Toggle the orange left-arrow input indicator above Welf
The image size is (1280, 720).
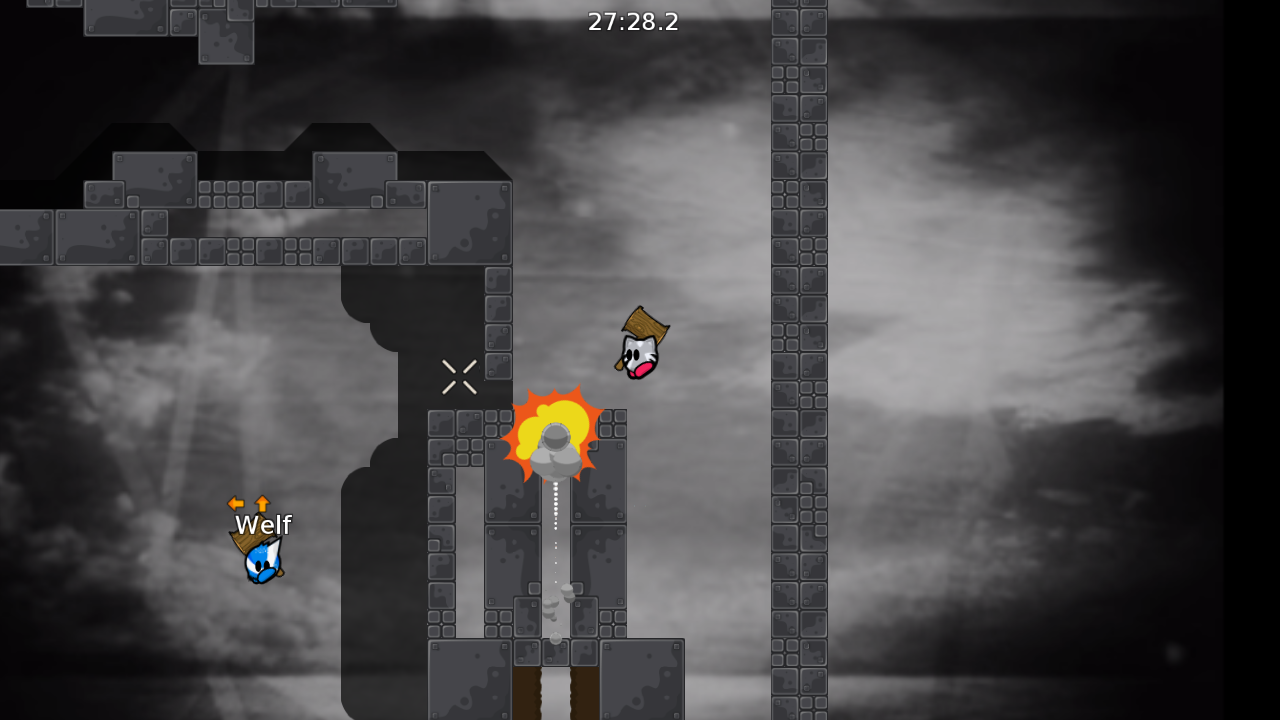coord(234,505)
